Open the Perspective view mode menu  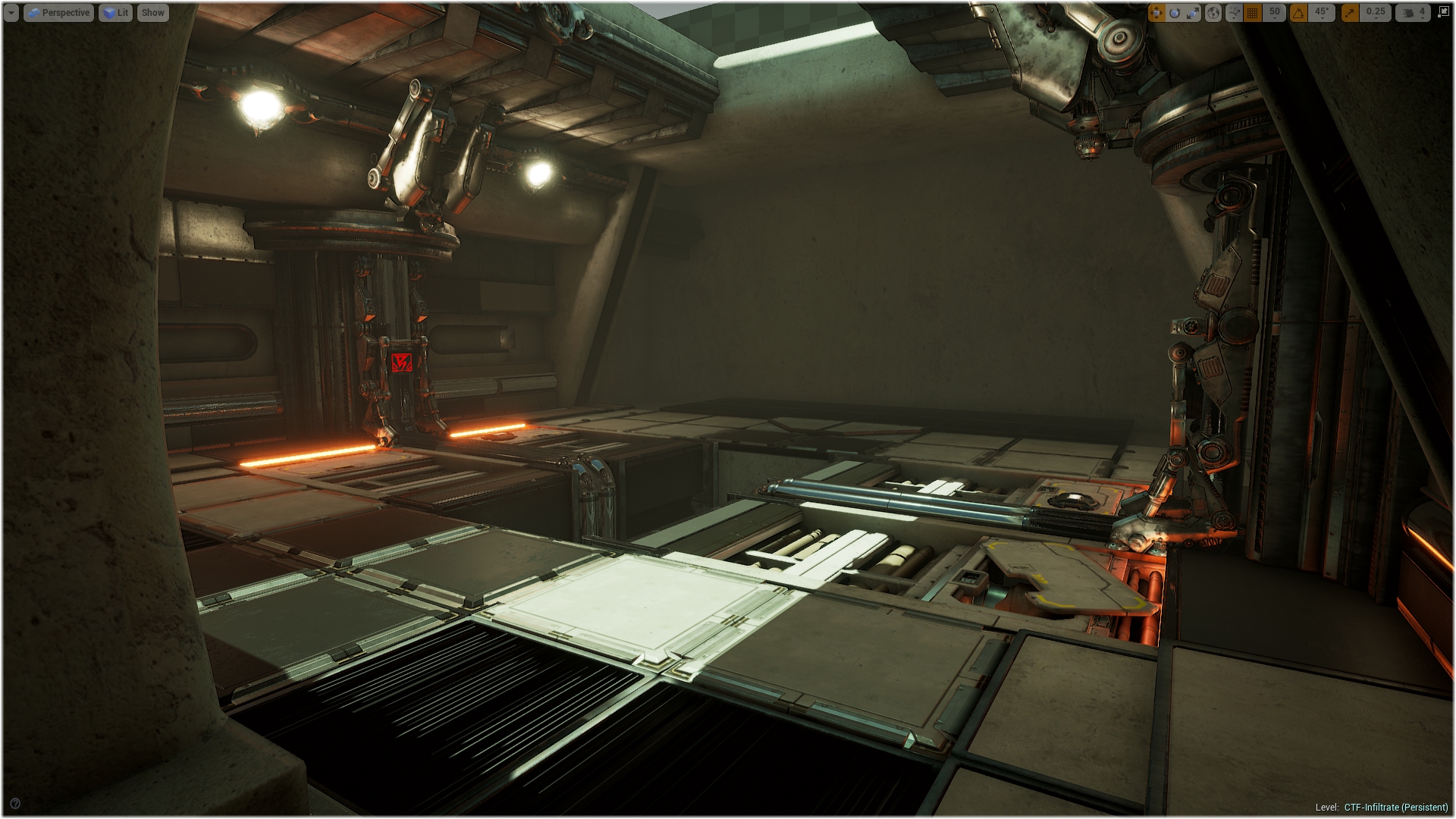tap(59, 13)
